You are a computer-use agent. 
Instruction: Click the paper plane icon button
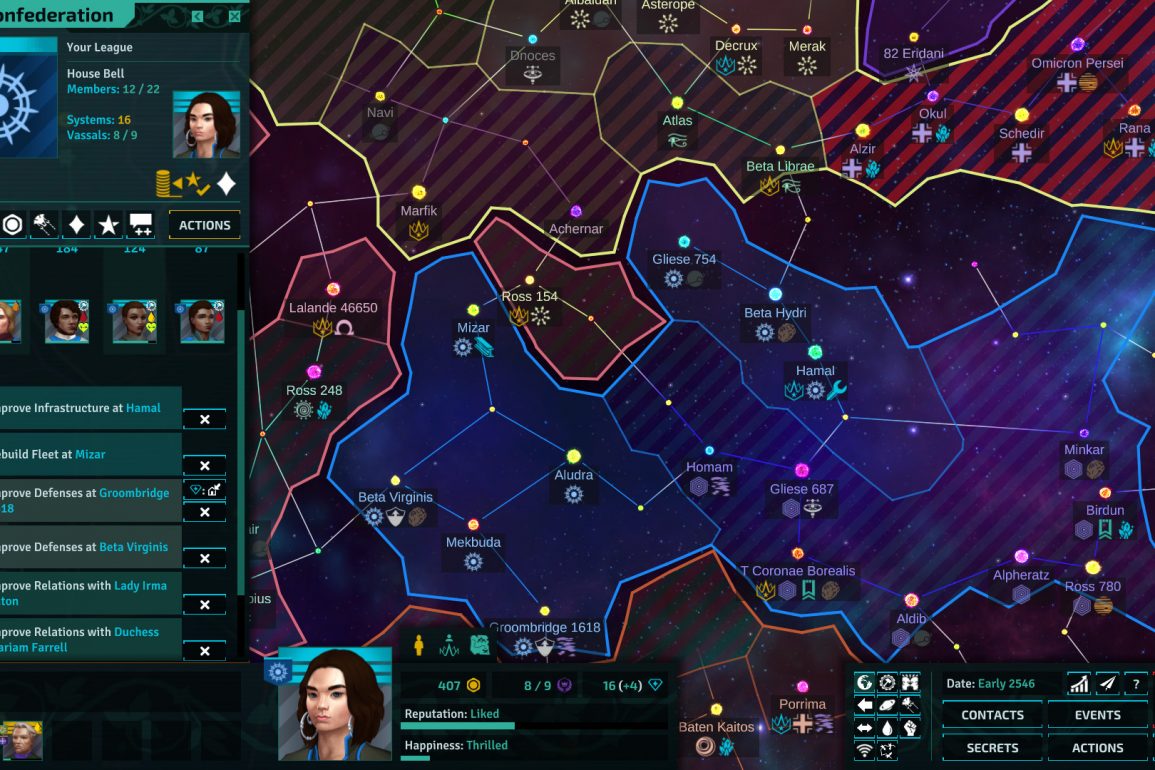click(1107, 684)
